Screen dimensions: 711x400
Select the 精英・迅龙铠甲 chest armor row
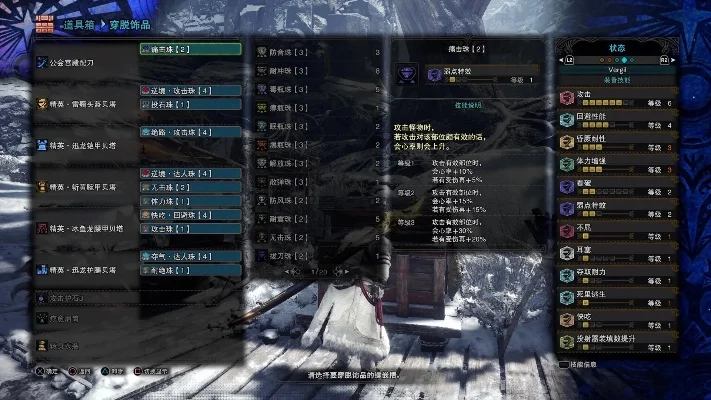(x=85, y=145)
